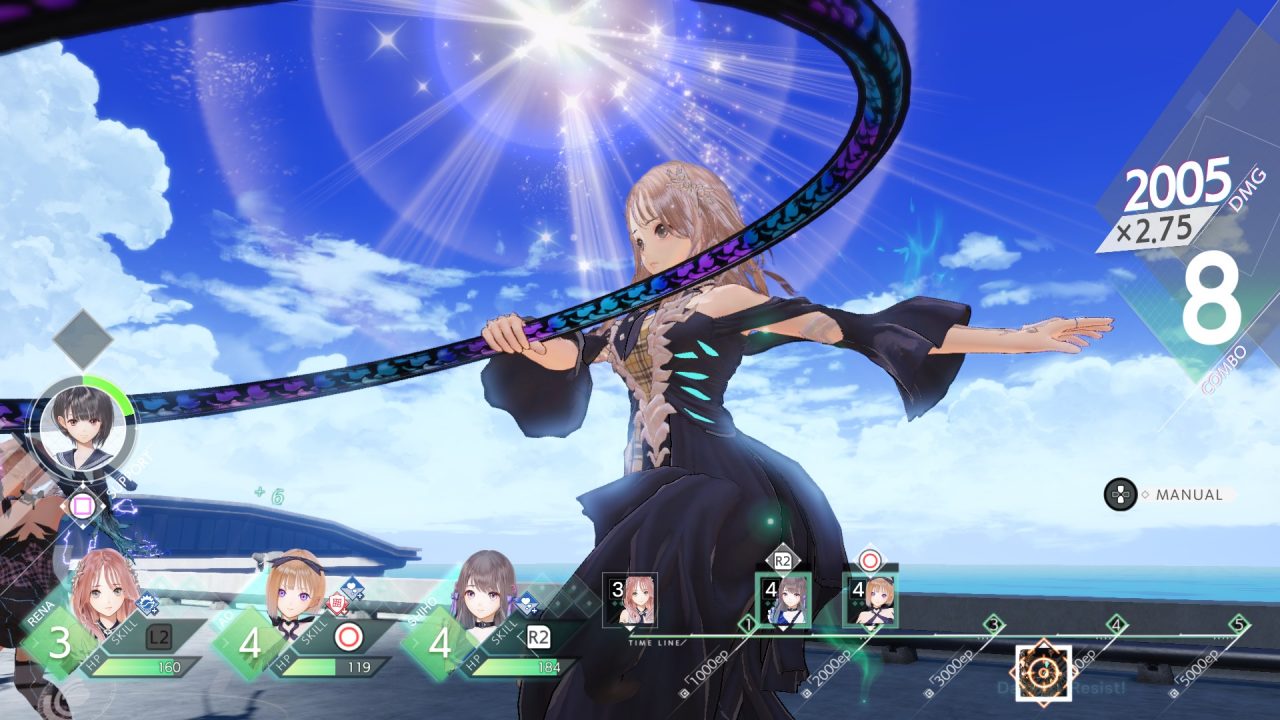Click the blue gear buff icon beside Rena
Screen dimensions: 1280x720
tap(147, 602)
